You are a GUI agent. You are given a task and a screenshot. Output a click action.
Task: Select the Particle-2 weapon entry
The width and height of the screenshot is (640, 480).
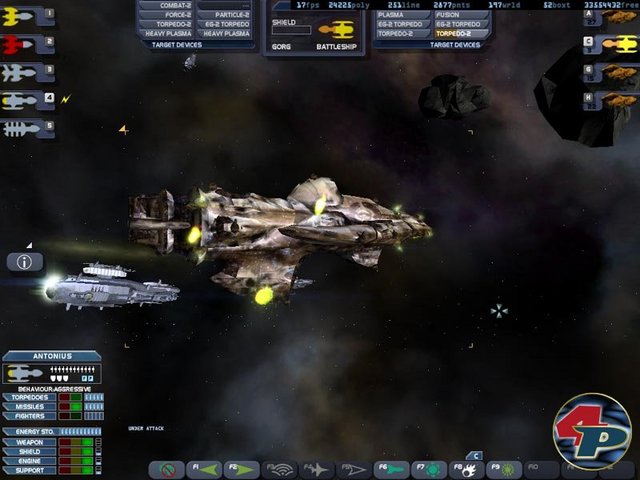(x=226, y=14)
